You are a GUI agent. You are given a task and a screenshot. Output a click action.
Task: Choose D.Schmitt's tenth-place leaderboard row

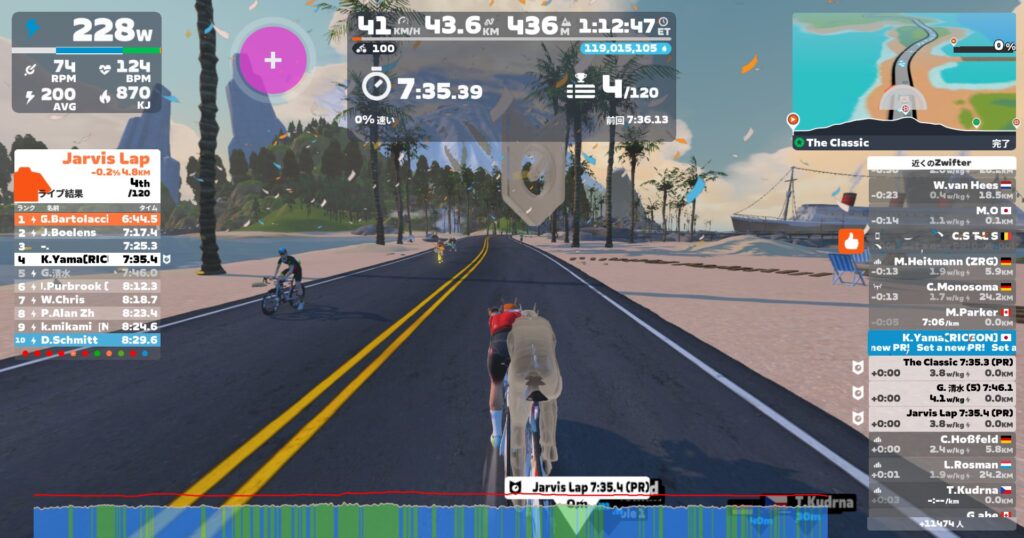click(87, 340)
